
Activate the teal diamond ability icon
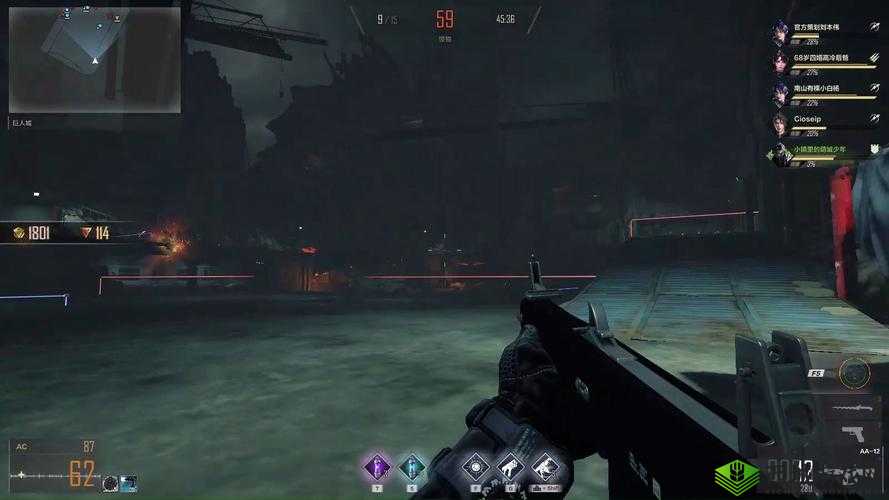pyautogui.click(x=412, y=466)
